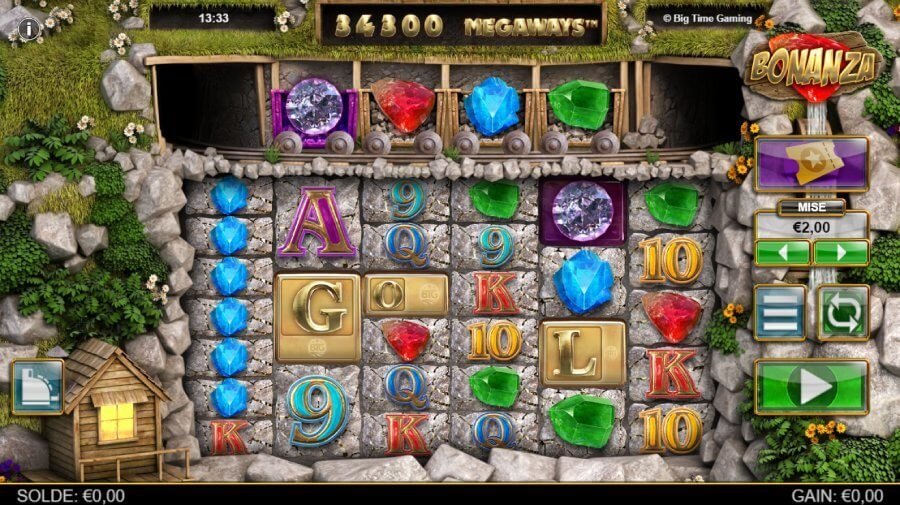Decrease the bet with the left arrow
Image resolution: width=900 pixels, height=505 pixels.
[x=781, y=252]
